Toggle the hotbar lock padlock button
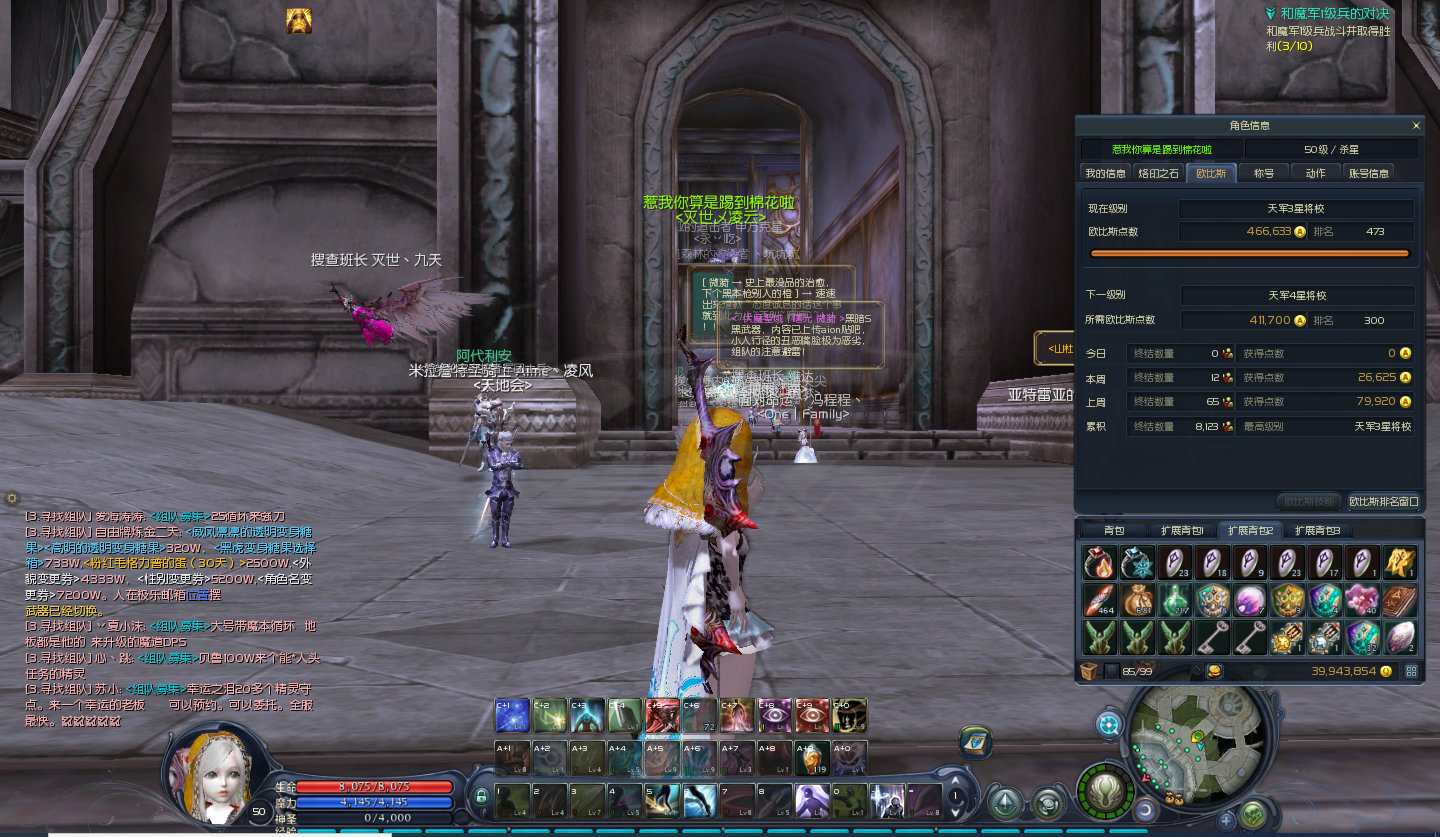This screenshot has width=1440, height=837. pyautogui.click(x=481, y=797)
